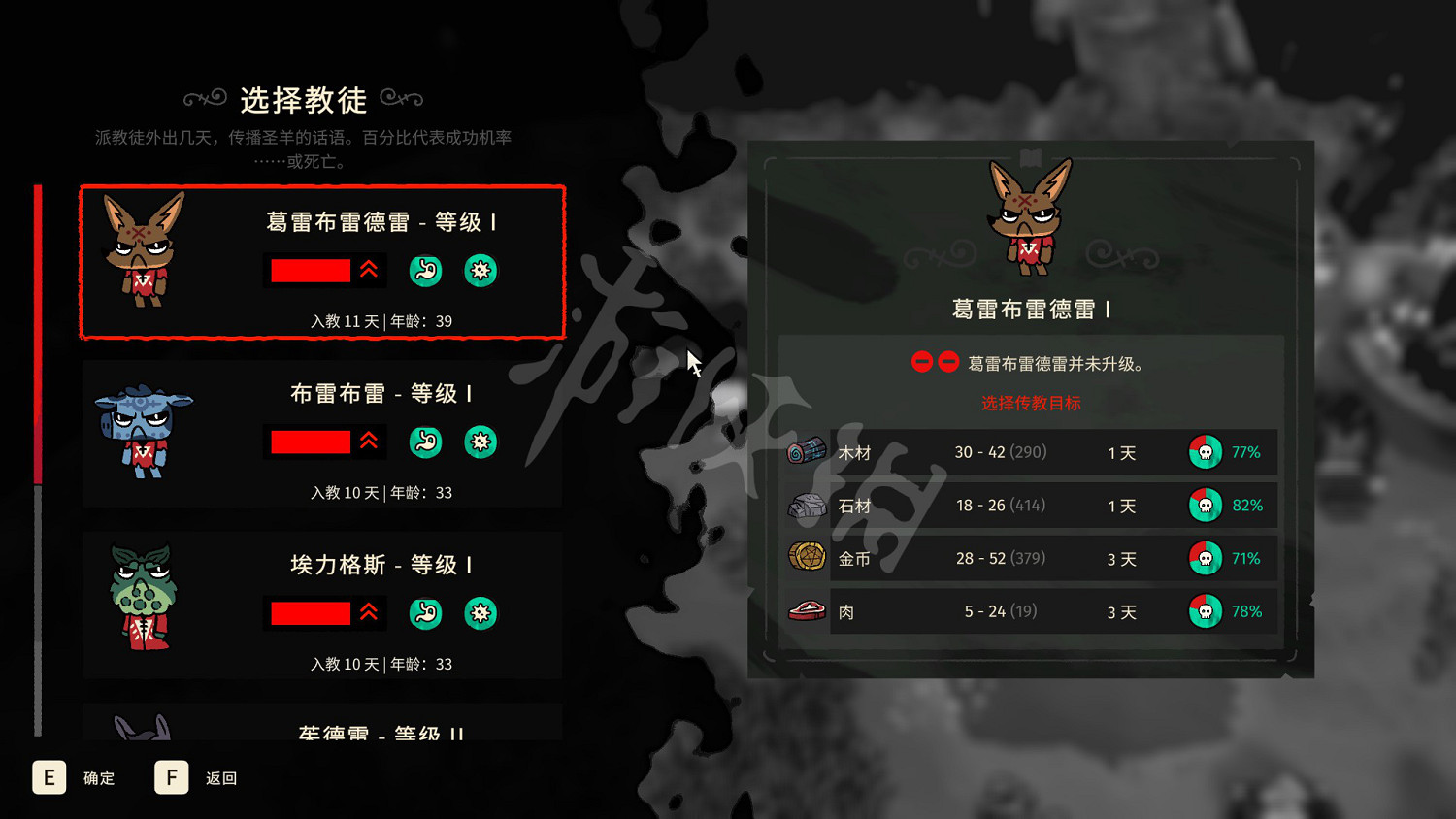Click the skull risk dial showing 77%
This screenshot has width=1456, height=819.
click(1205, 451)
